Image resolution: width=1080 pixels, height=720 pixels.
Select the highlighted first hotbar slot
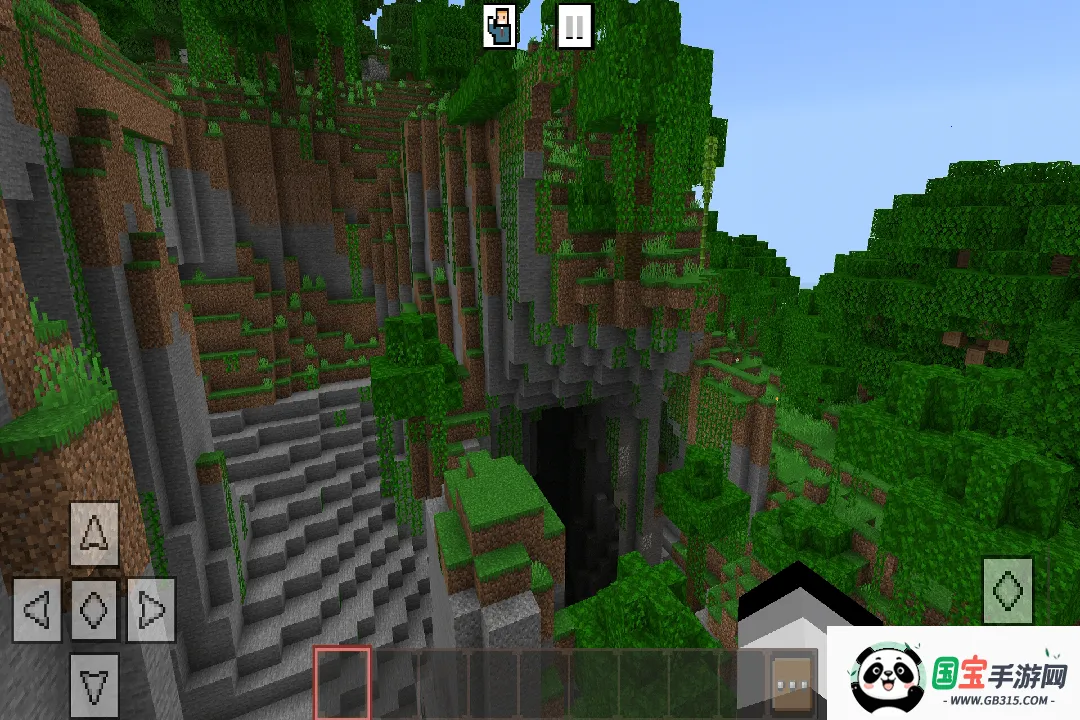click(x=342, y=684)
